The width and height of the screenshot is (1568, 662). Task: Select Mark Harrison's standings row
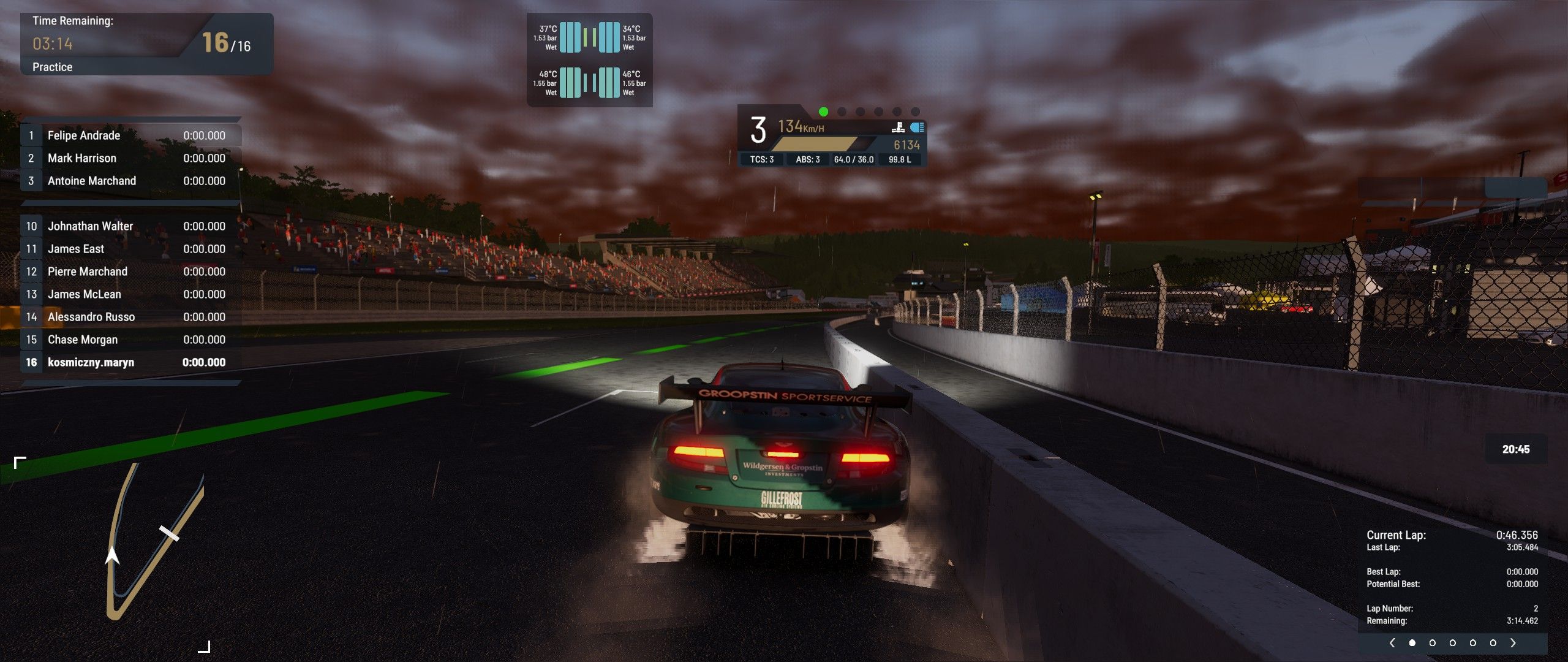(131, 158)
